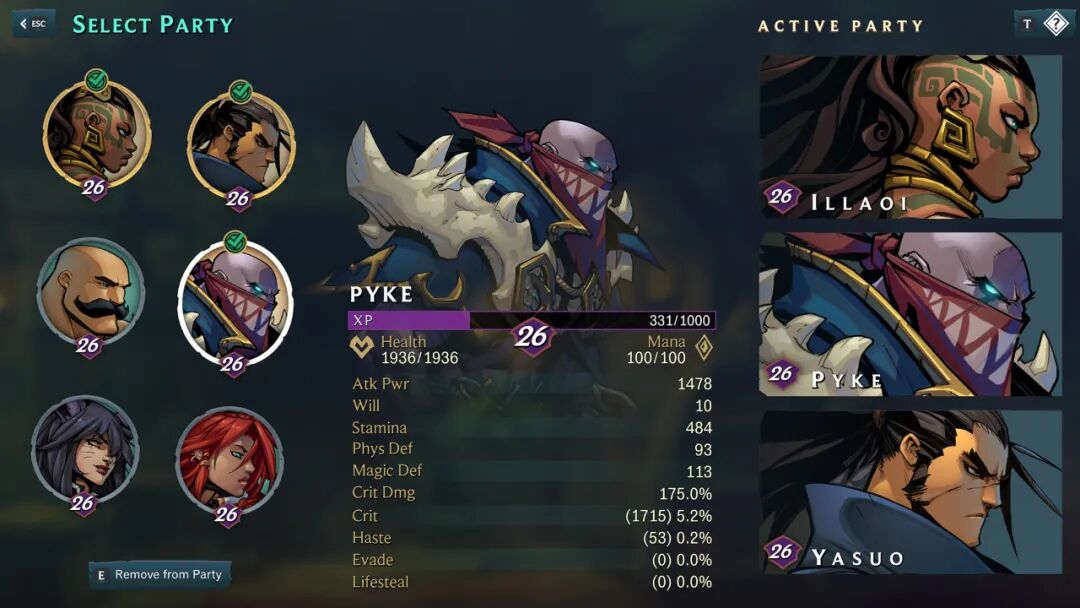Select Pyke's highlighted round portrait
Screen dimensions: 1080x608
(x=236, y=300)
